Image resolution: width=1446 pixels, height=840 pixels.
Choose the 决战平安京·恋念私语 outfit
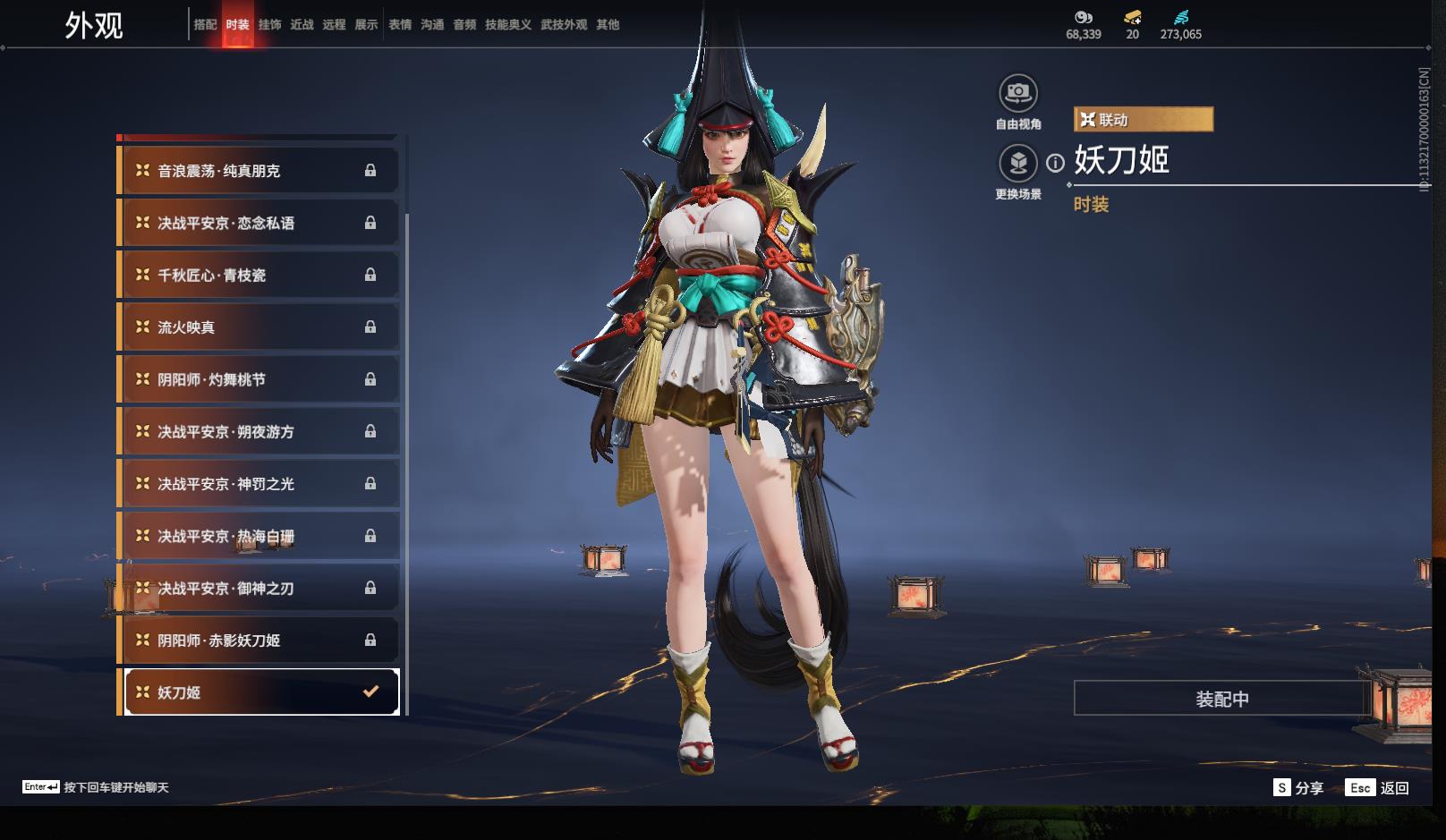coord(258,223)
